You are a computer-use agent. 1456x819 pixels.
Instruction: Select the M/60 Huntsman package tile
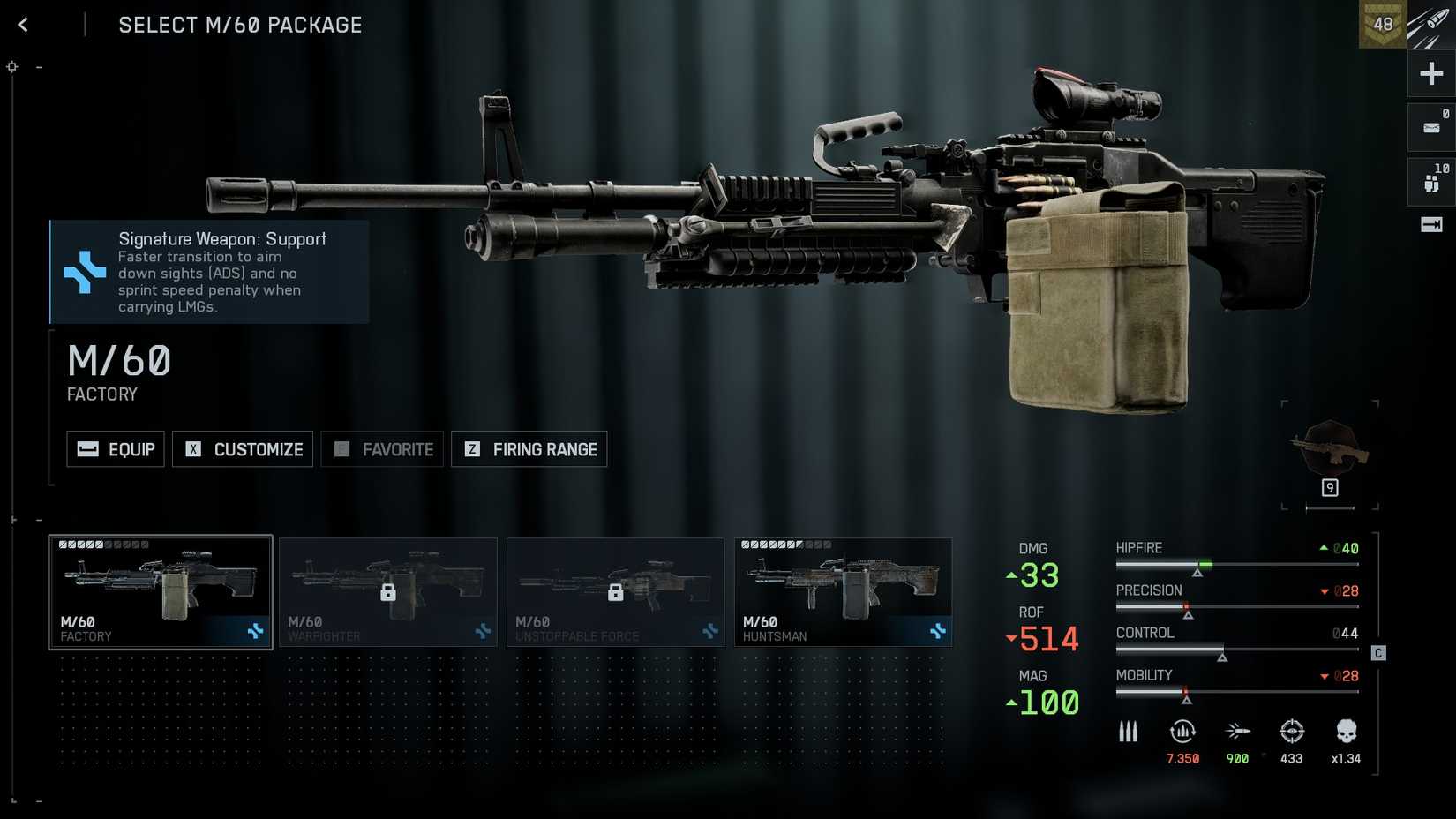coord(844,592)
